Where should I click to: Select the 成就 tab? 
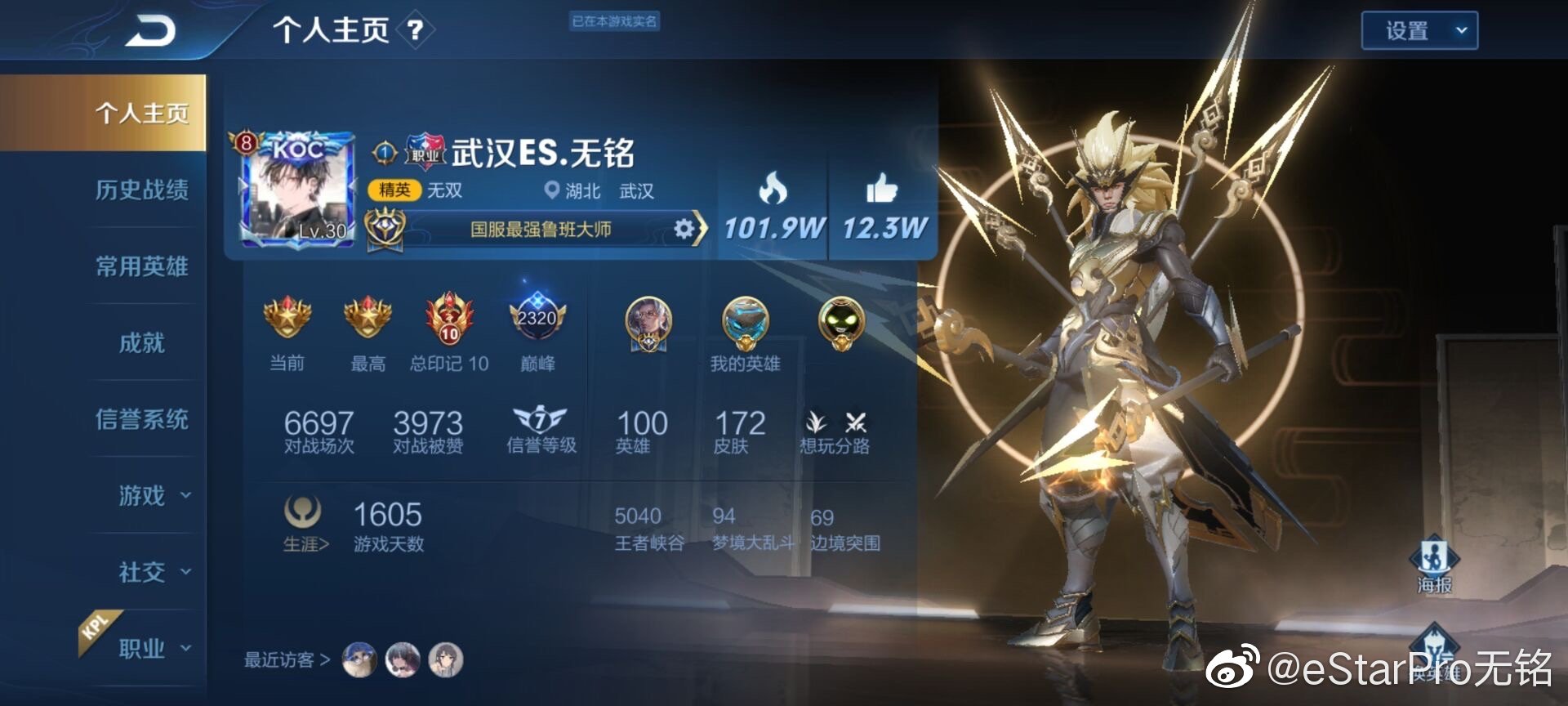(141, 342)
